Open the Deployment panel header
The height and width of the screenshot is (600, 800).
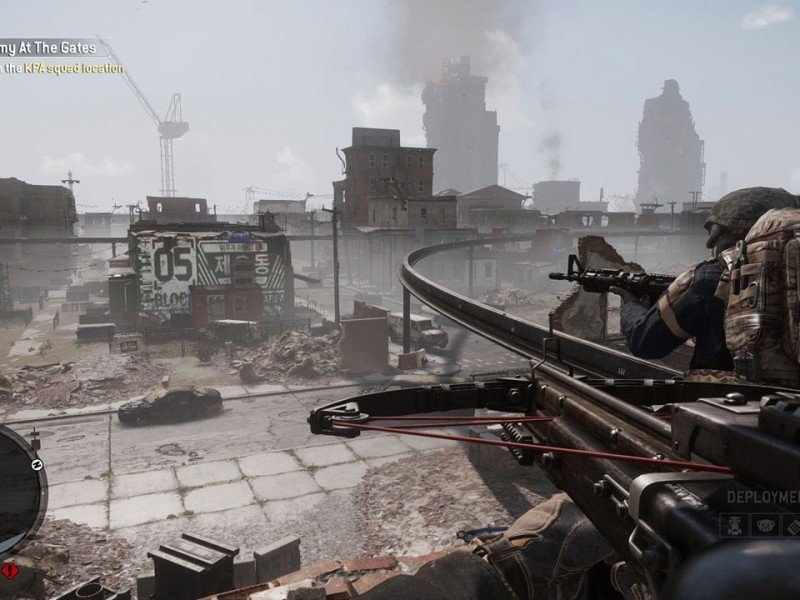pyautogui.click(x=763, y=497)
